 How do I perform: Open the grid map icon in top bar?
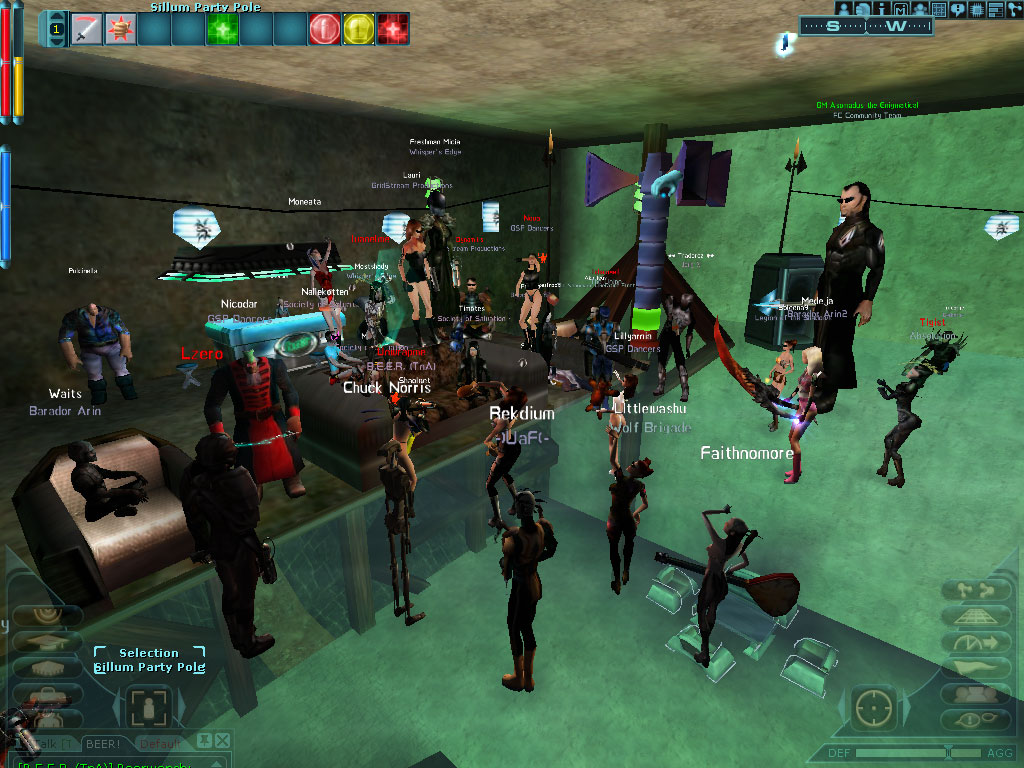coord(939,9)
